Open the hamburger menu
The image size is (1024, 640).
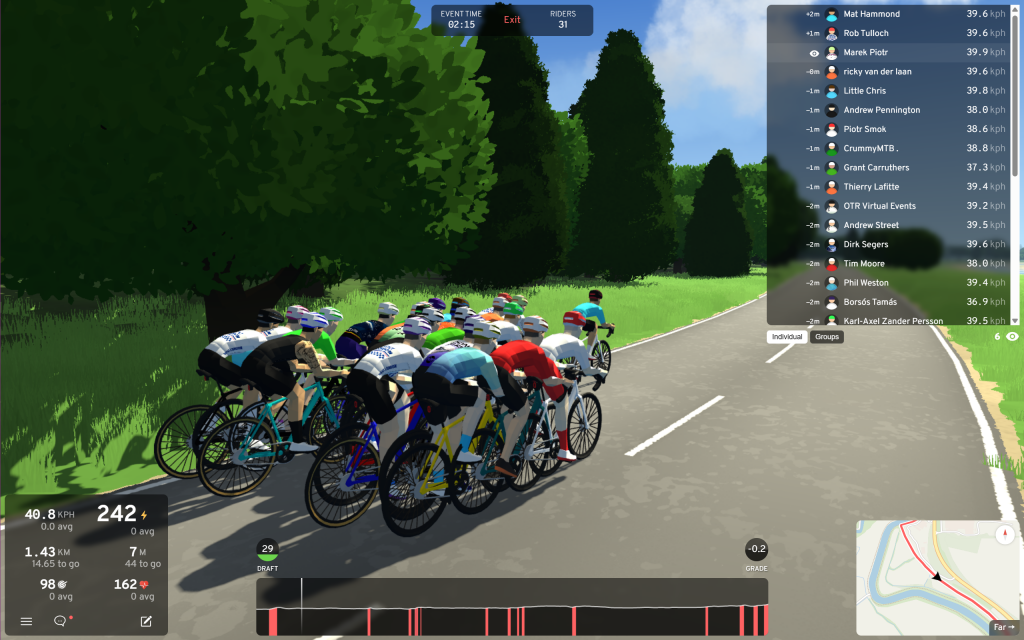click(x=26, y=621)
